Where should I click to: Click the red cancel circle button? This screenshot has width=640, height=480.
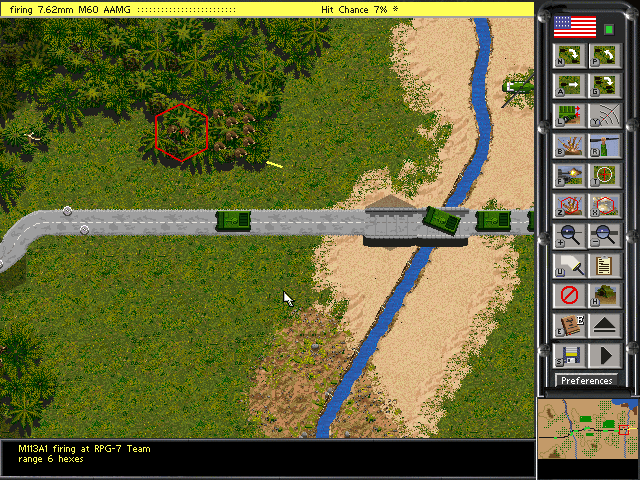pyautogui.click(x=569, y=296)
